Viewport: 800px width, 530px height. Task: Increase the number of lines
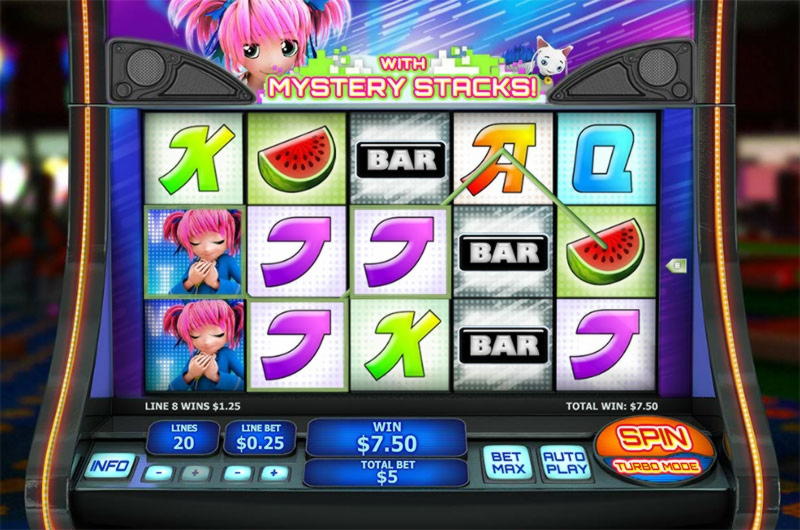pos(194,473)
